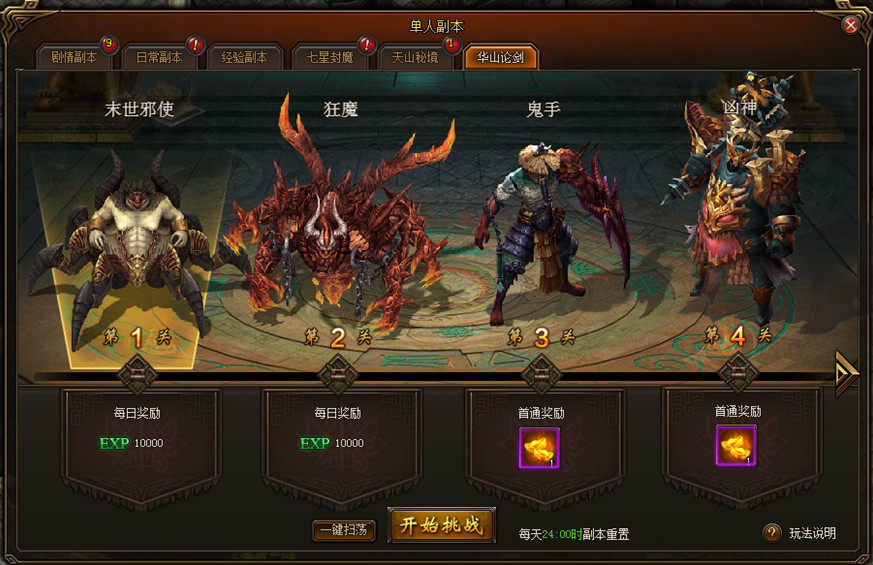This screenshot has height=565, width=873.
Task: Select the 华山论剑 tab
Action: coord(501,57)
